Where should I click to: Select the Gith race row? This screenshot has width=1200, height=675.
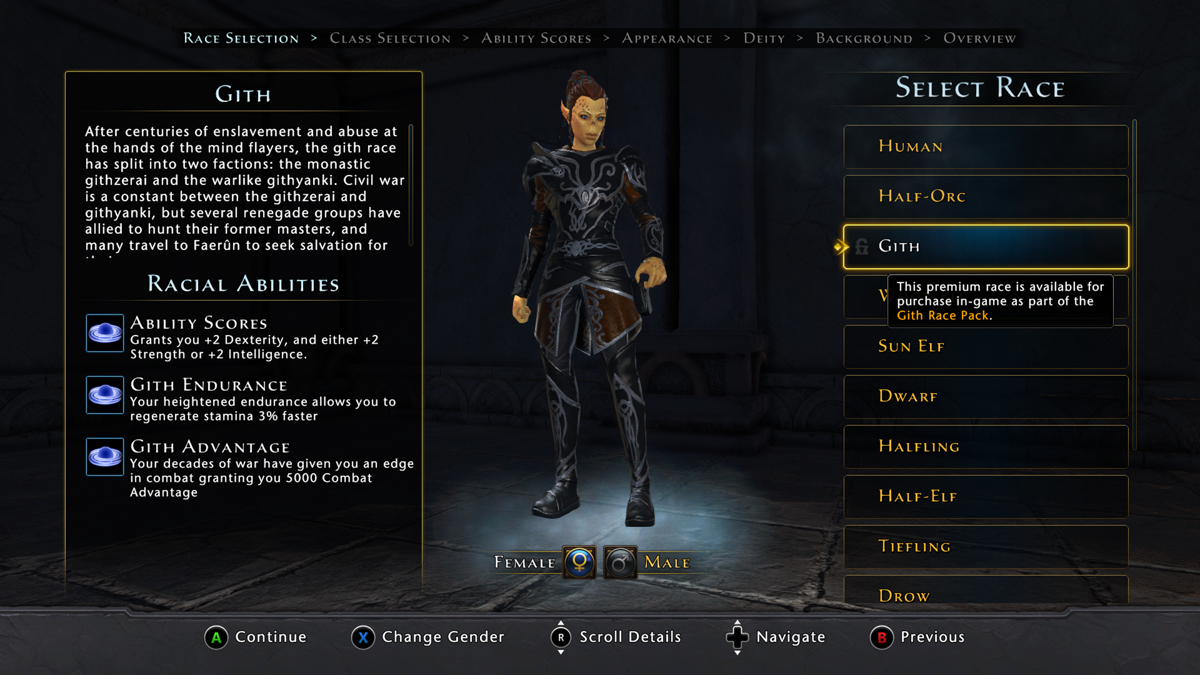pyautogui.click(x=985, y=247)
